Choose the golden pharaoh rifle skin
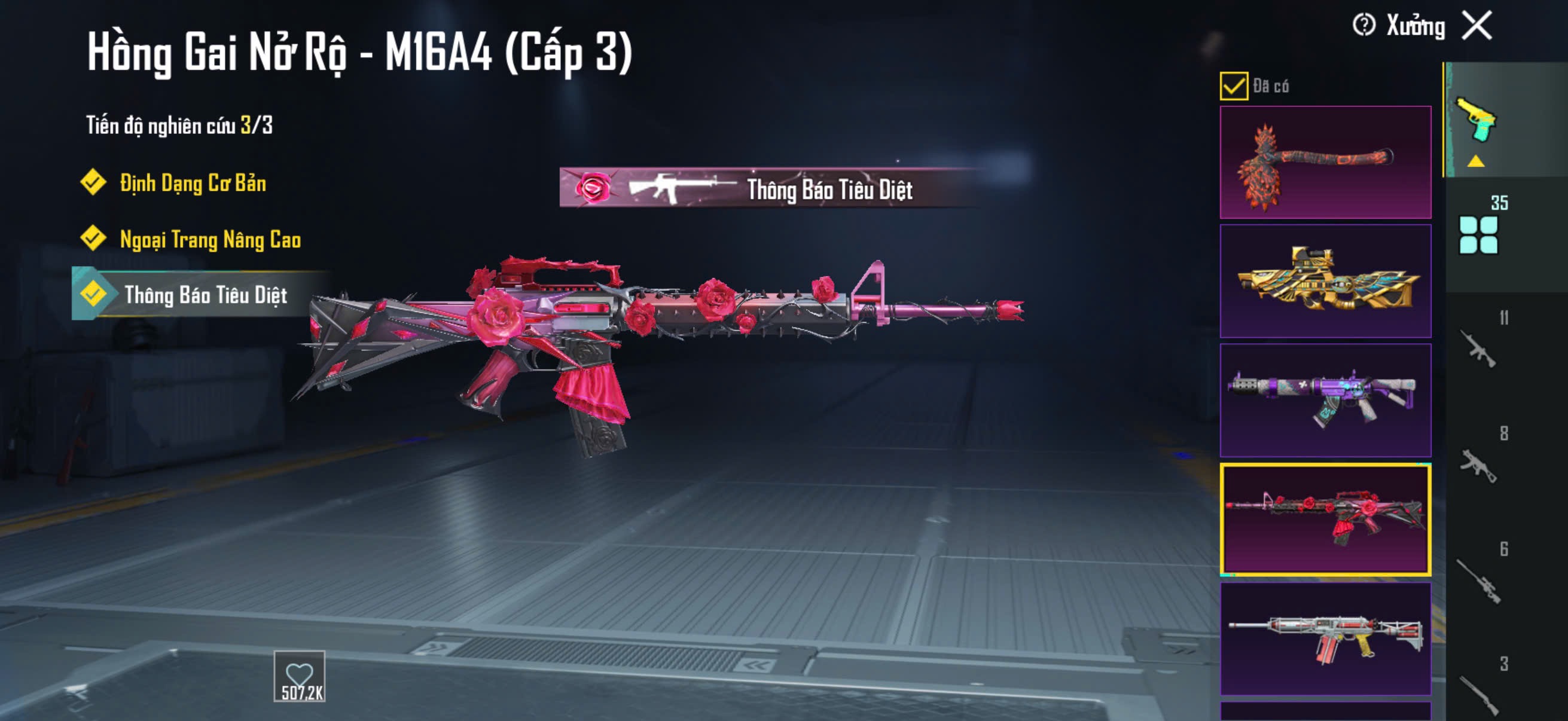The image size is (1568, 721). tap(1325, 281)
